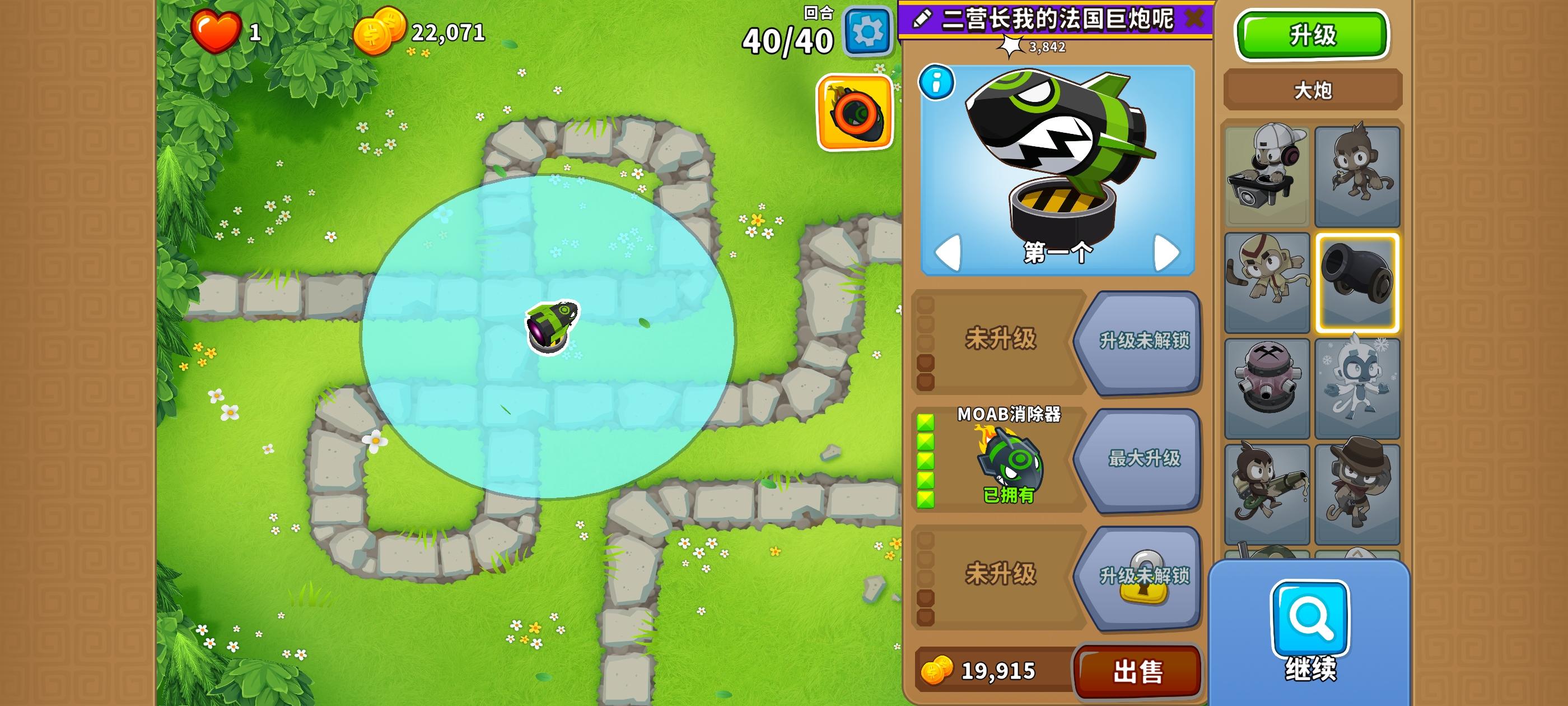The image size is (1568, 706).
Task: Close the tower name banner with the X
Action: (x=1196, y=17)
